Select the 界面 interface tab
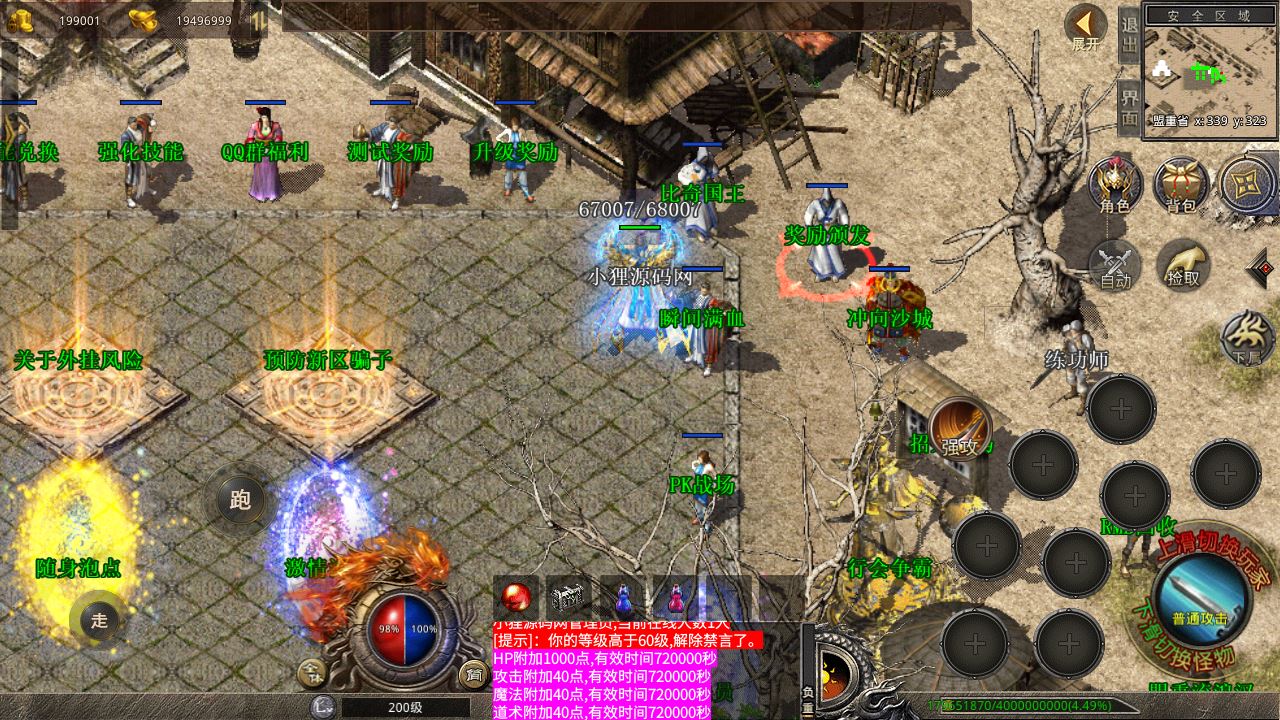The image size is (1280, 720). 1129,107
